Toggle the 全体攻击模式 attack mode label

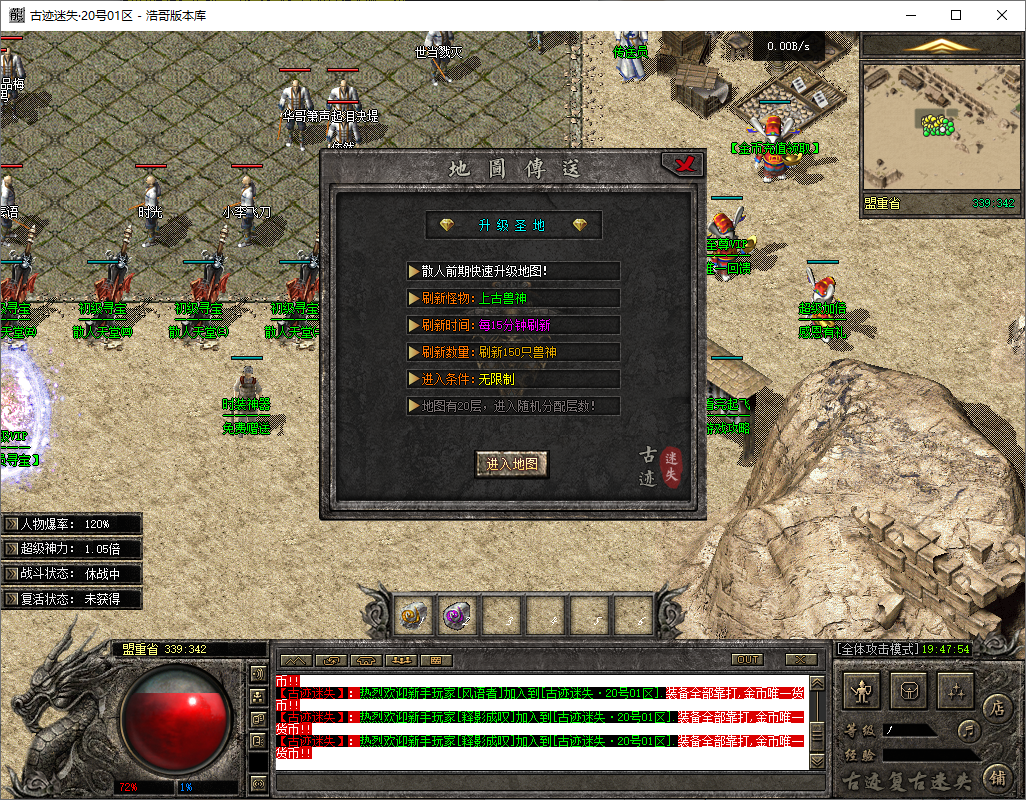pyautogui.click(x=875, y=649)
